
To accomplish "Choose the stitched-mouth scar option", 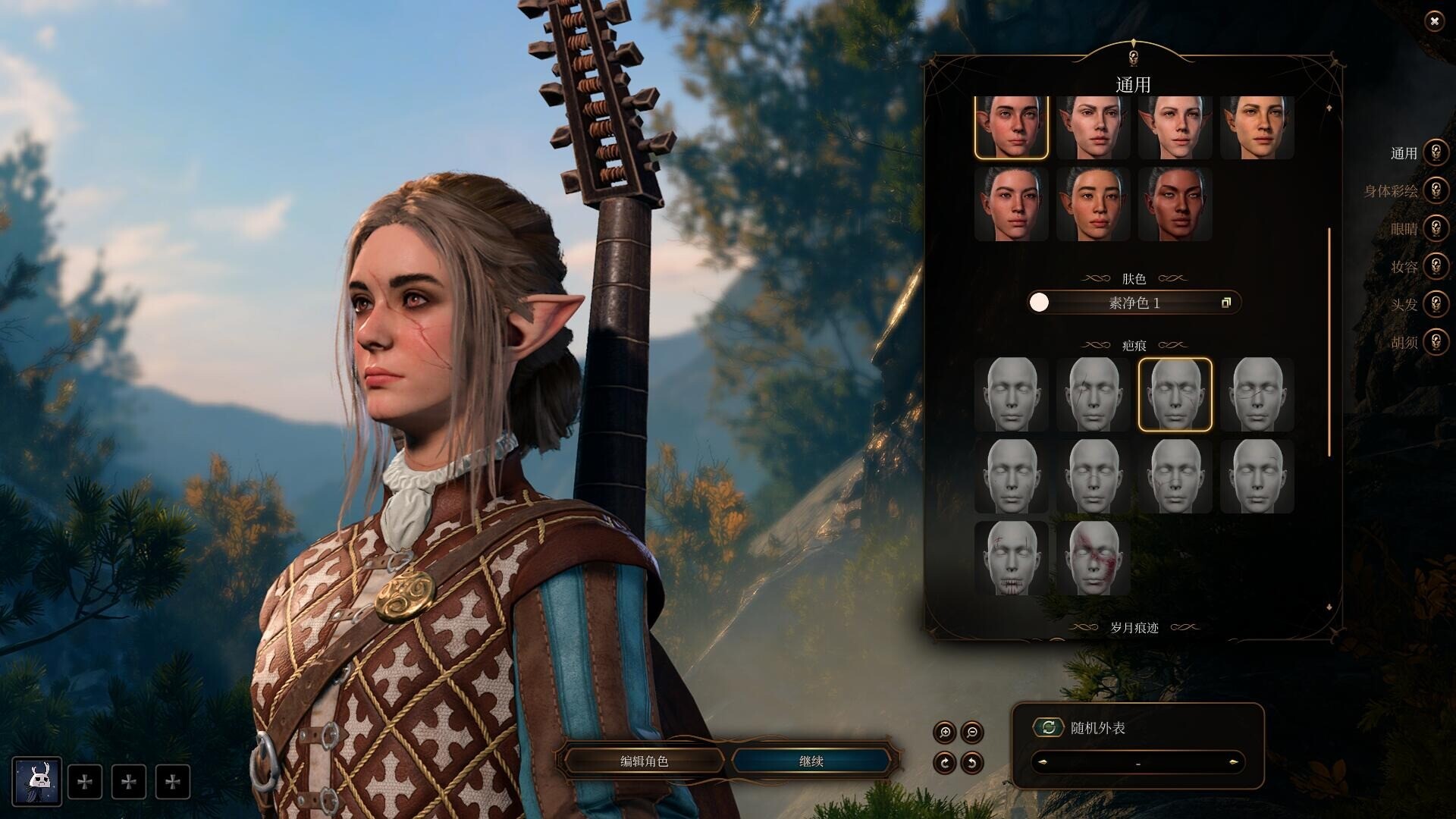I will pyautogui.click(x=1011, y=558).
